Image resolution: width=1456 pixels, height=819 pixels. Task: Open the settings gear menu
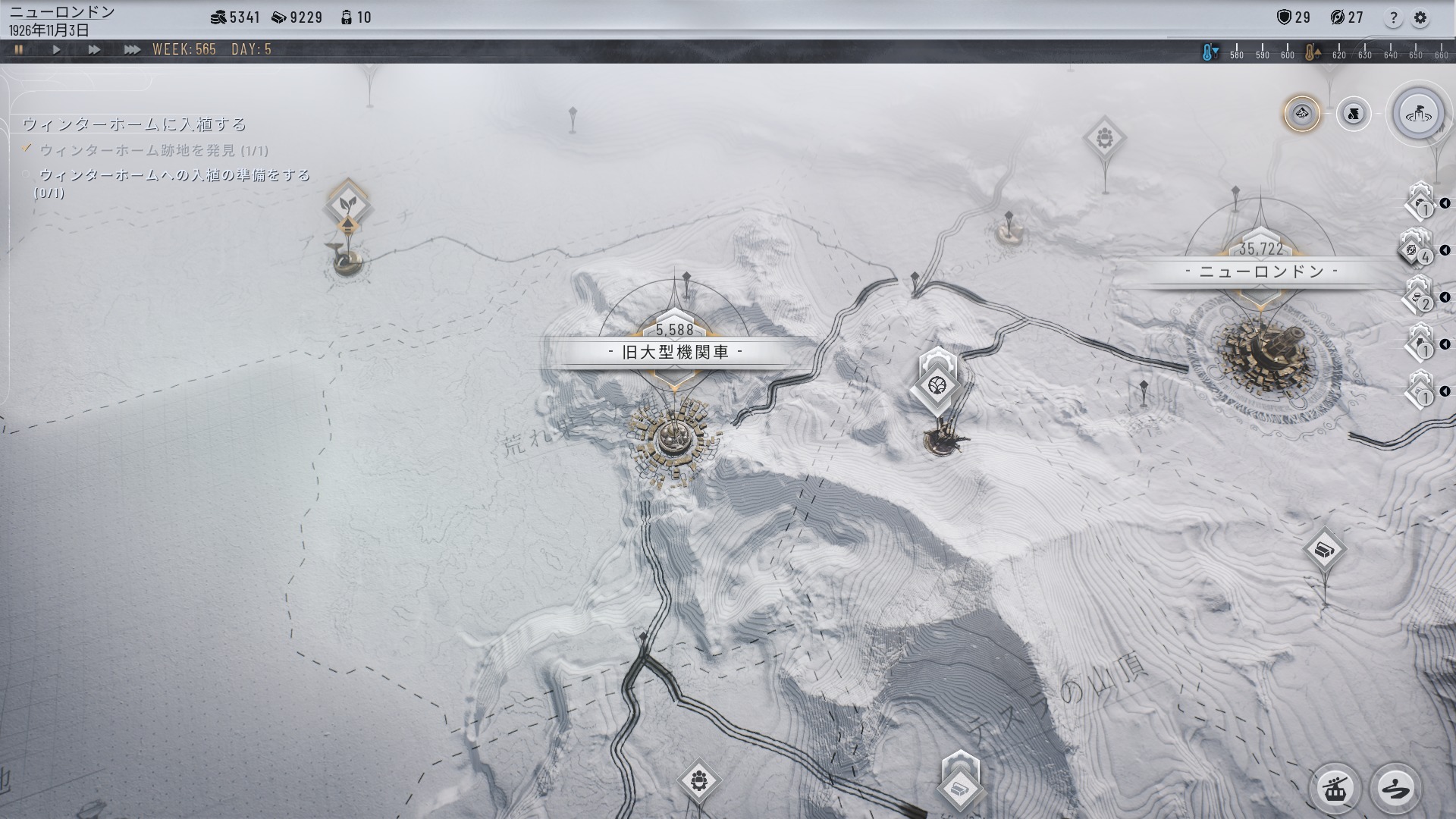pos(1420,18)
